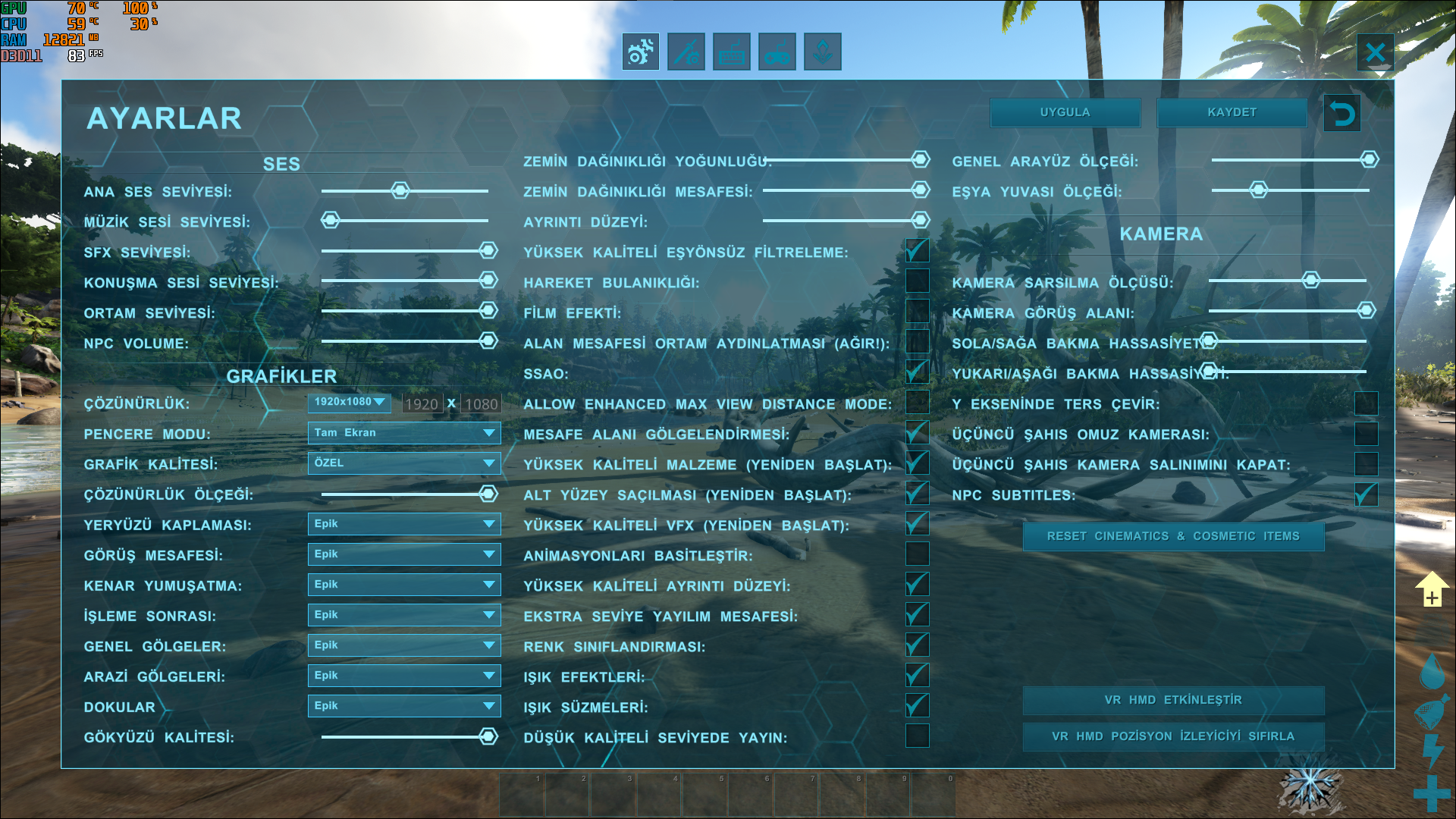Click the 1920 resolution width field
The image size is (1456, 819).
(422, 403)
